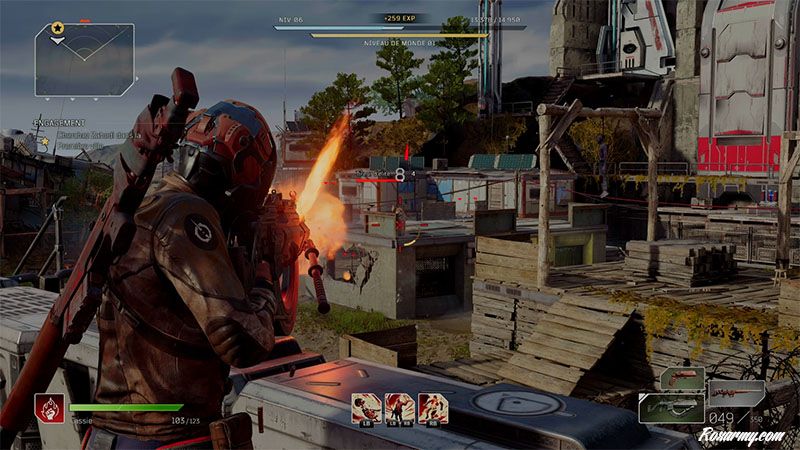Activate the leftmost skill icon
This screenshot has width=800, height=450.
click(x=365, y=407)
